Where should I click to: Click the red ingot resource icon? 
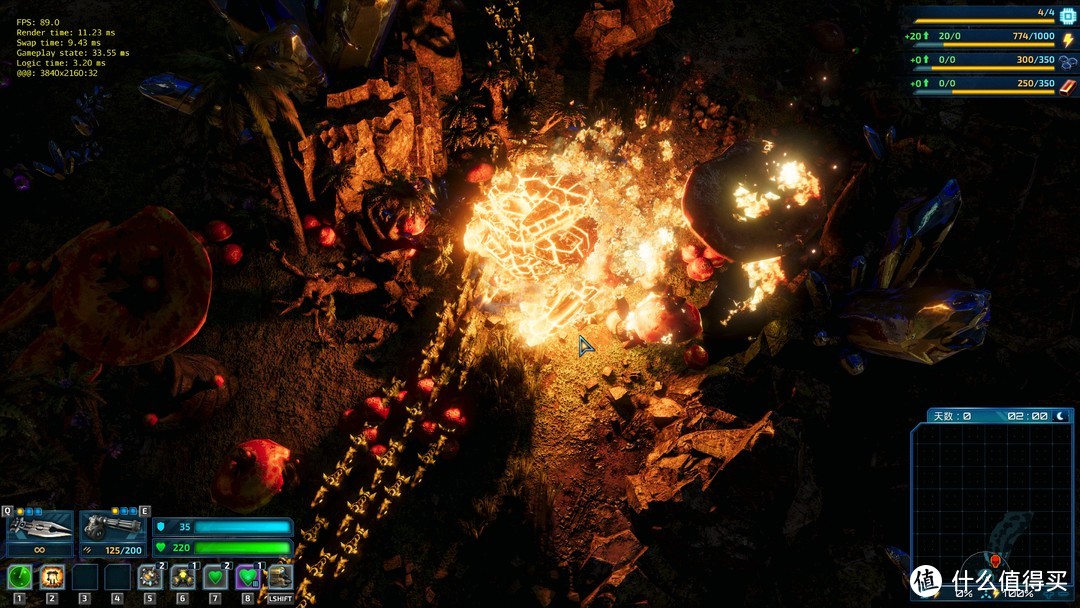point(1066,84)
